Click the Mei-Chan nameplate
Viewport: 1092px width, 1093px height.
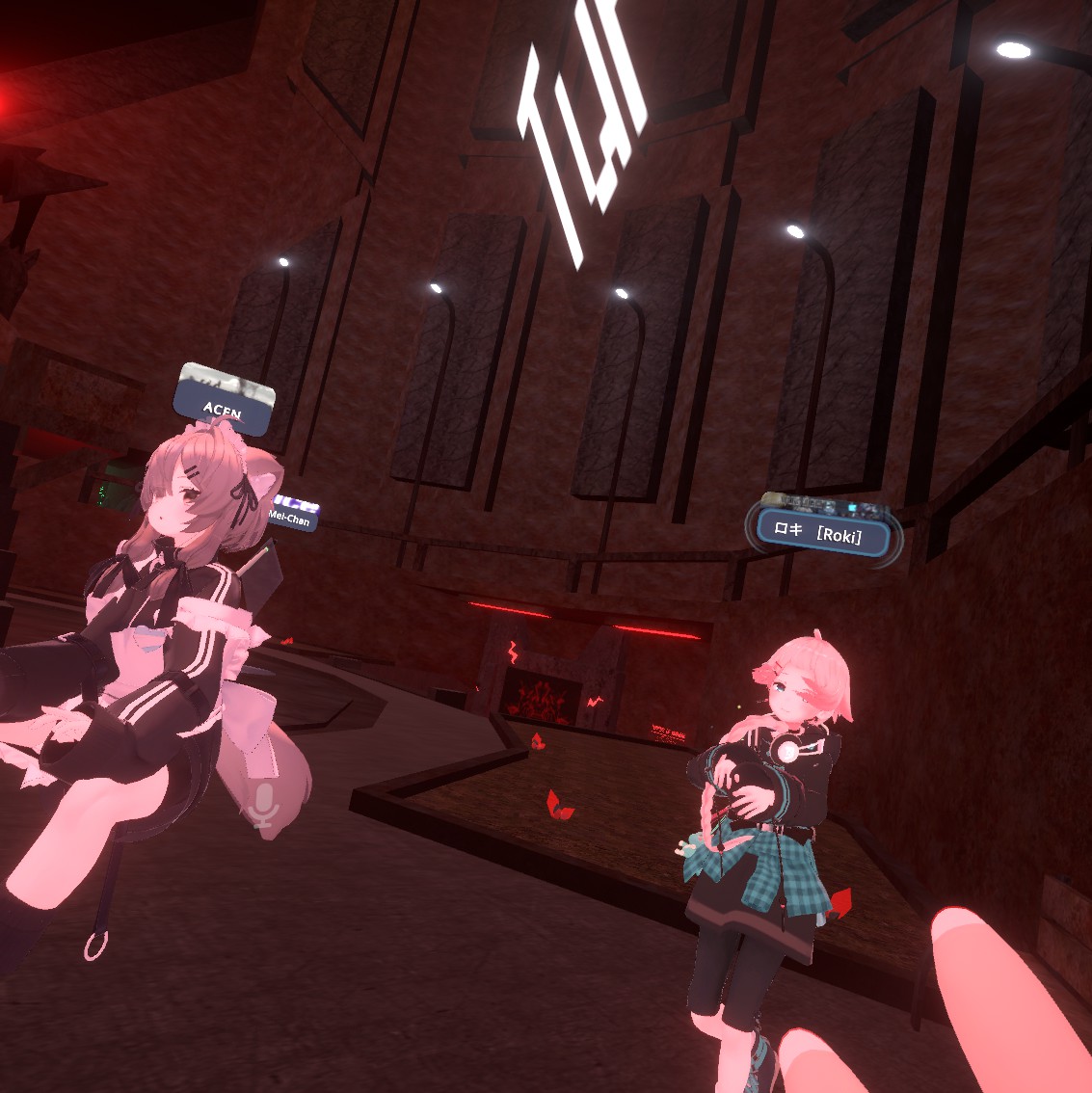point(292,515)
